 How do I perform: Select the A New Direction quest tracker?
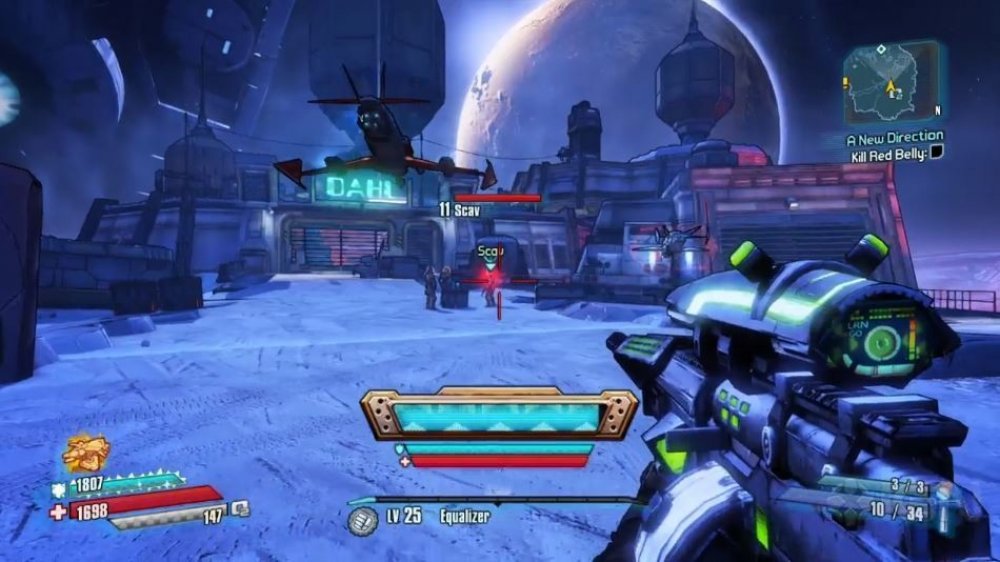coord(894,136)
